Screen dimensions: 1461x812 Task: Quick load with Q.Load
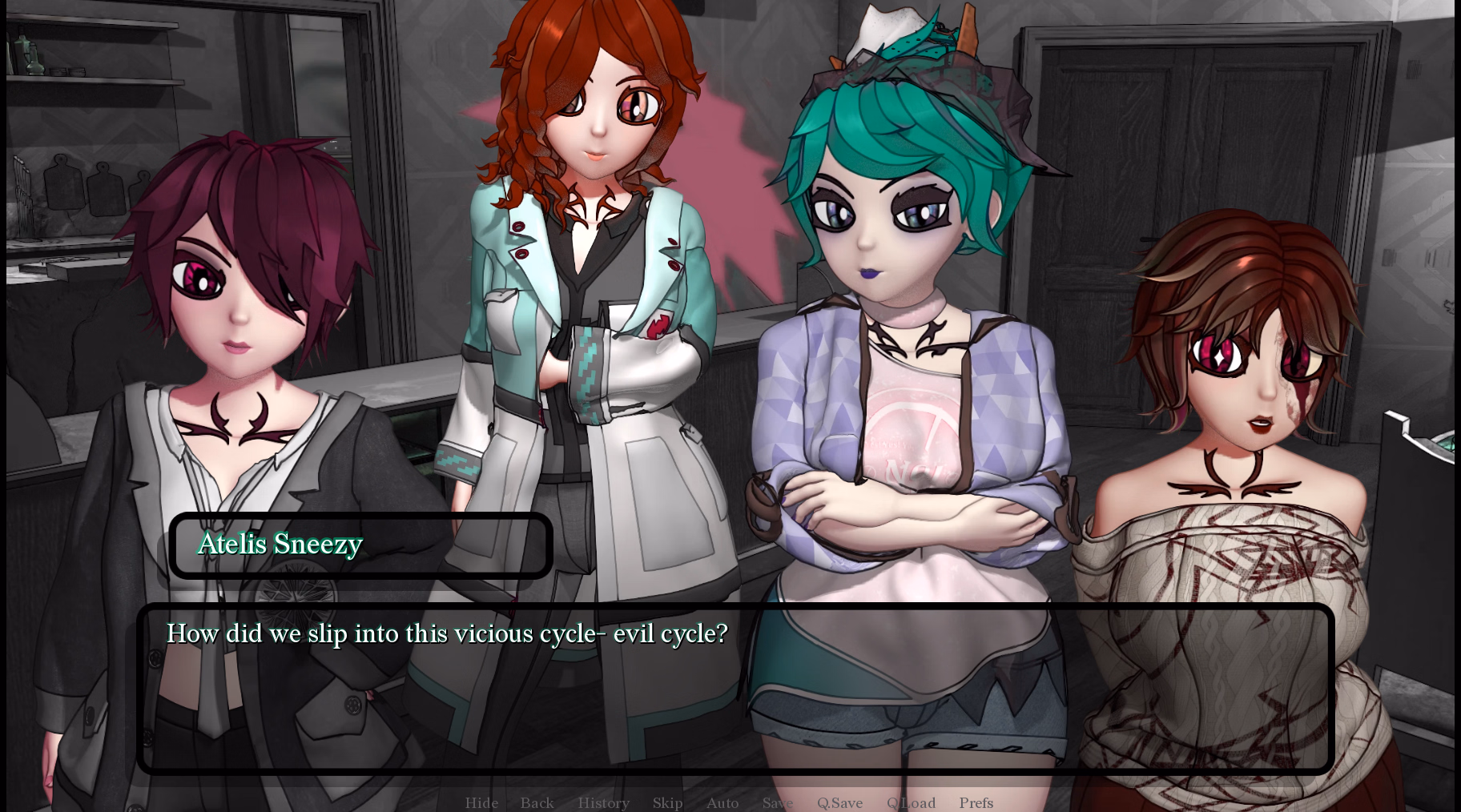911,802
